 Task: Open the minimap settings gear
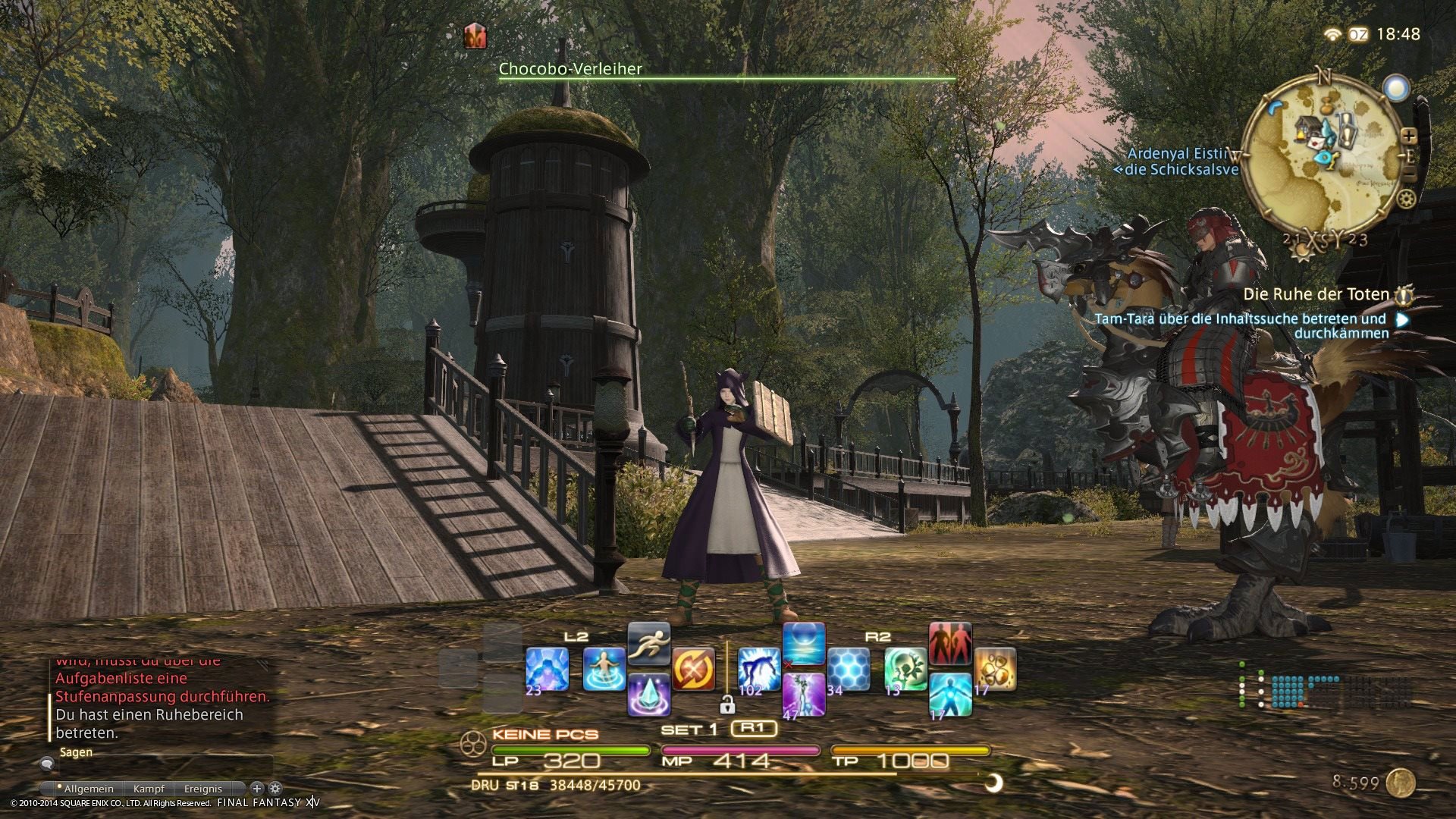1406,199
